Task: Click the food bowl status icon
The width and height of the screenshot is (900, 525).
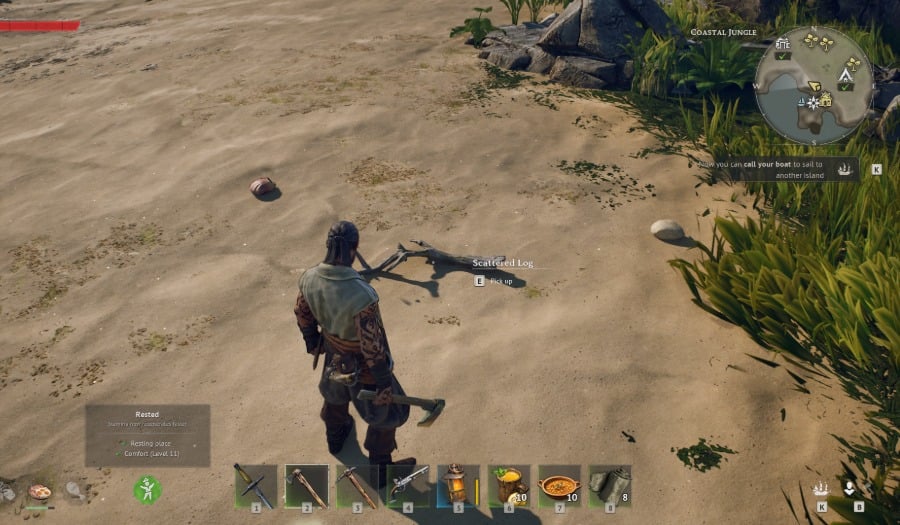Action: pyautogui.click(x=40, y=491)
